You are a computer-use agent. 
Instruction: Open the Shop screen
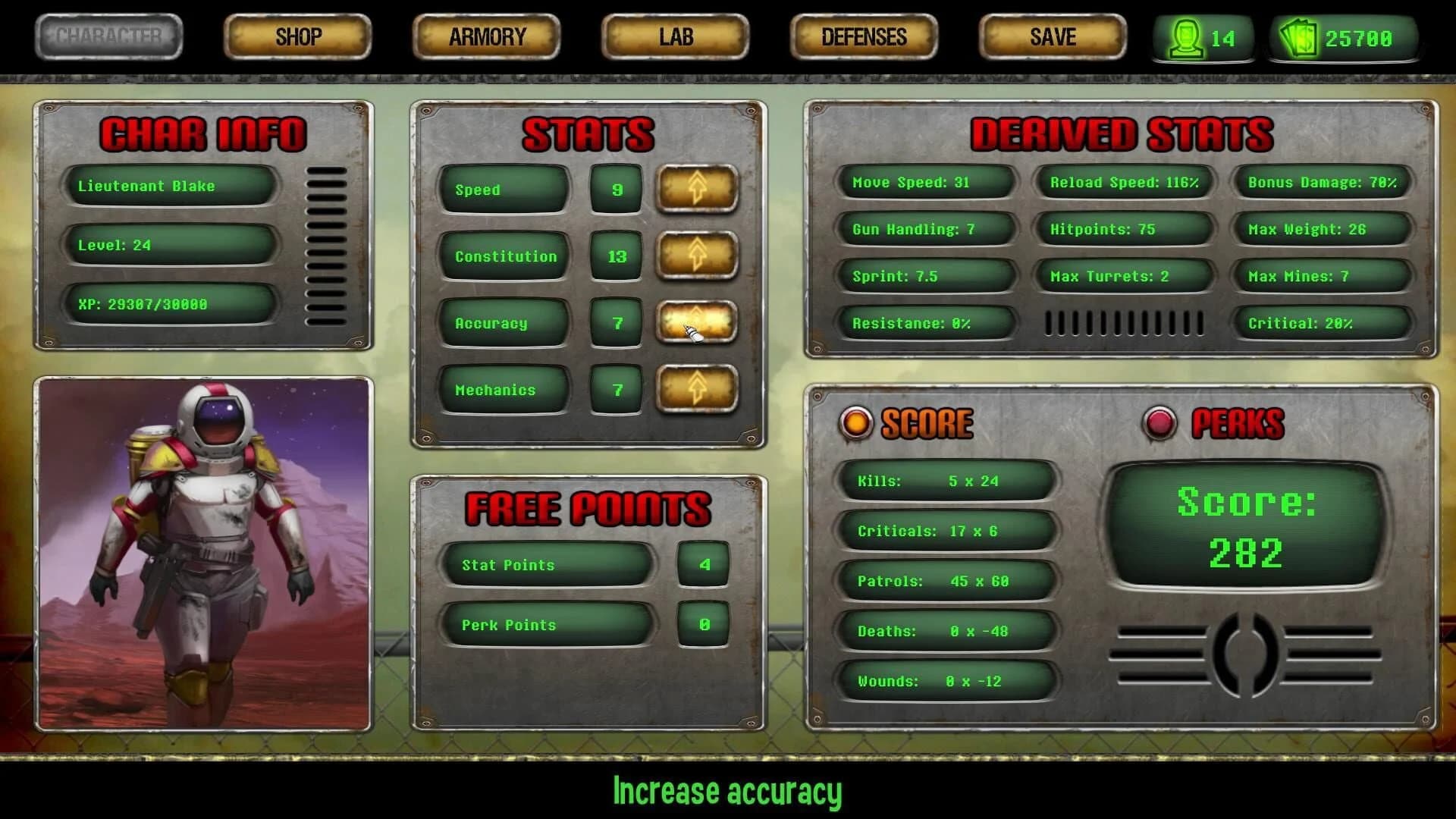[x=296, y=36]
